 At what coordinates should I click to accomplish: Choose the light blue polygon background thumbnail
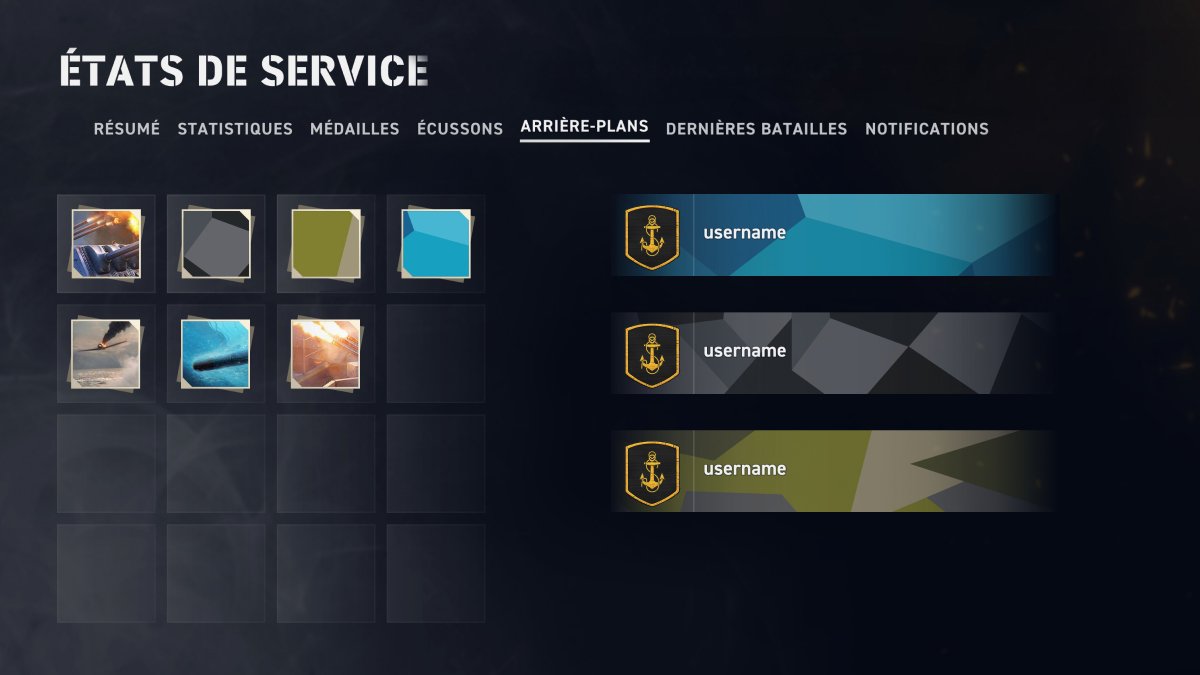pyautogui.click(x=436, y=243)
